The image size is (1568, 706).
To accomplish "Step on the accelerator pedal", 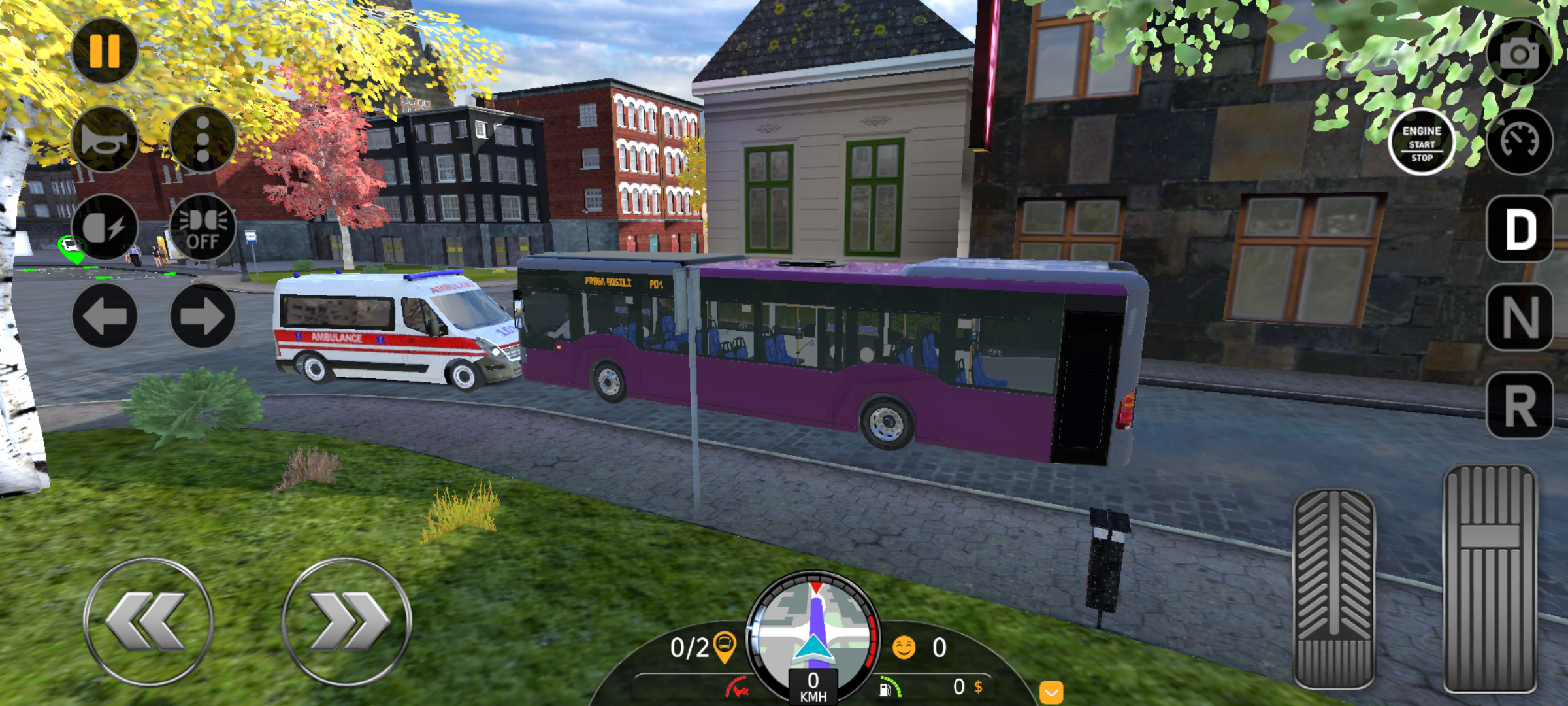I will (x=1490, y=579).
